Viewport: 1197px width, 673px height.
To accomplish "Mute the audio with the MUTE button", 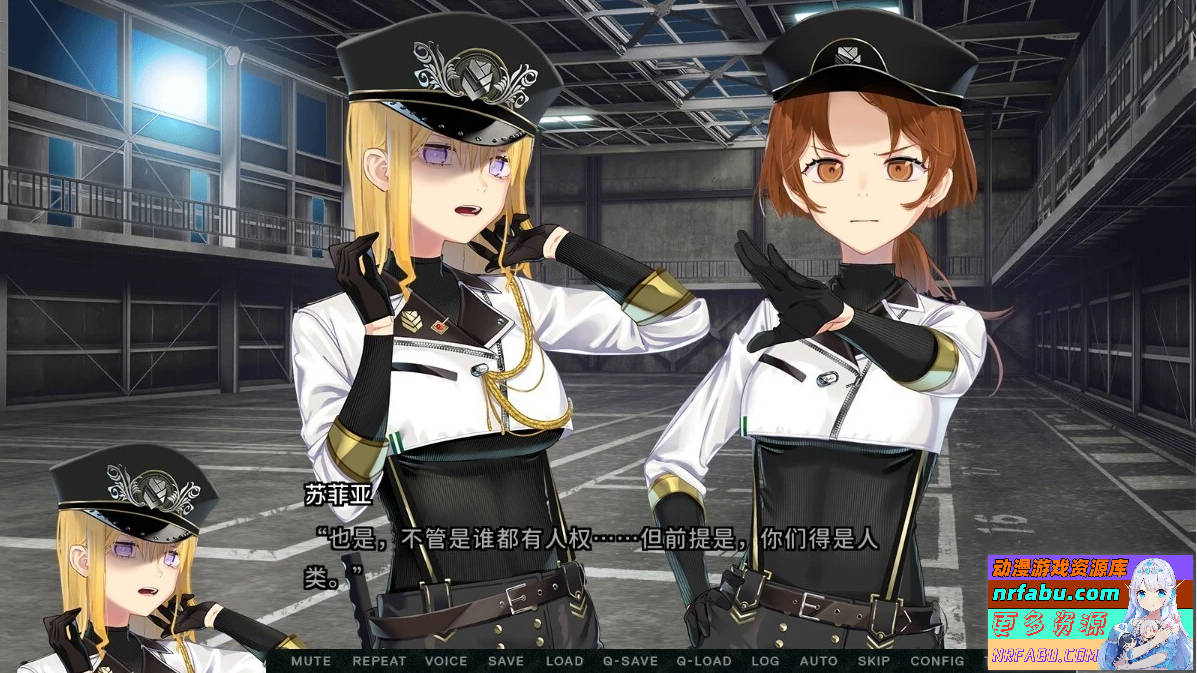I will (311, 661).
